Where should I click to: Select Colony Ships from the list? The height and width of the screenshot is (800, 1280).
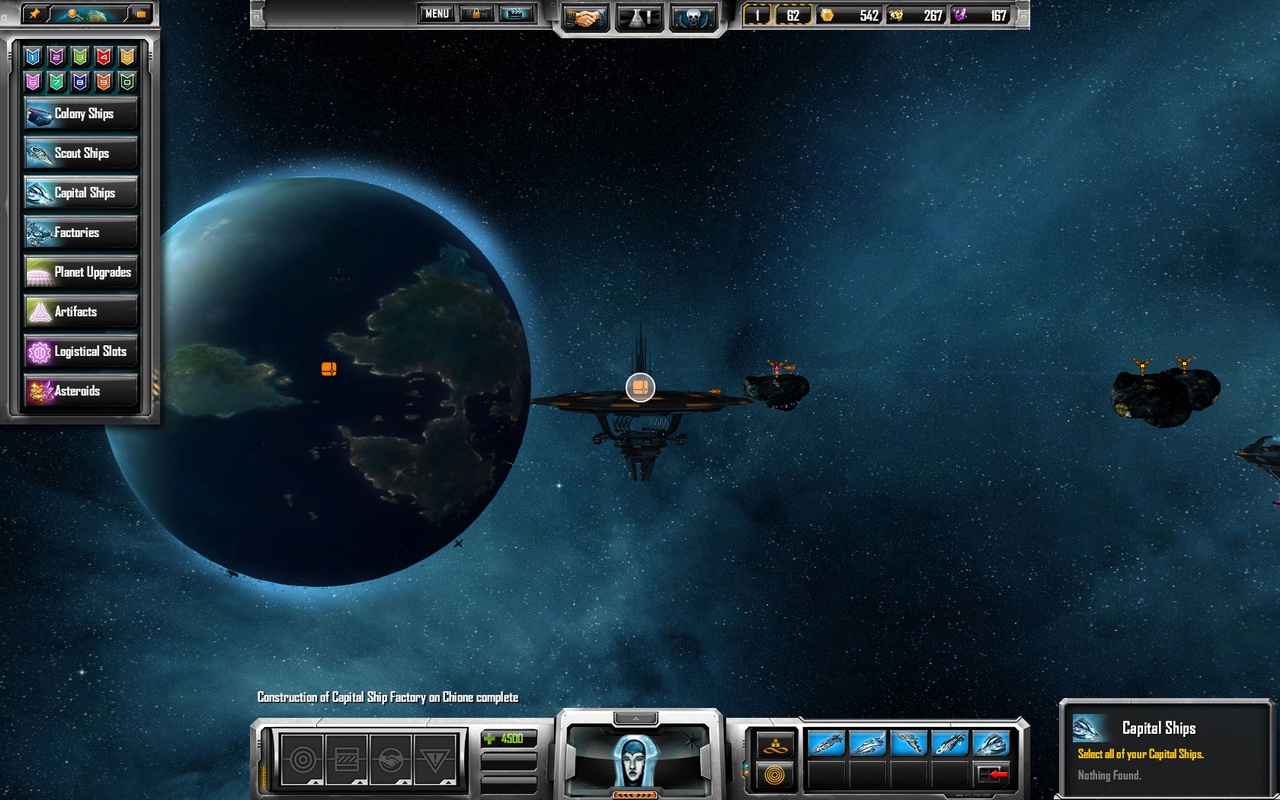[80, 114]
